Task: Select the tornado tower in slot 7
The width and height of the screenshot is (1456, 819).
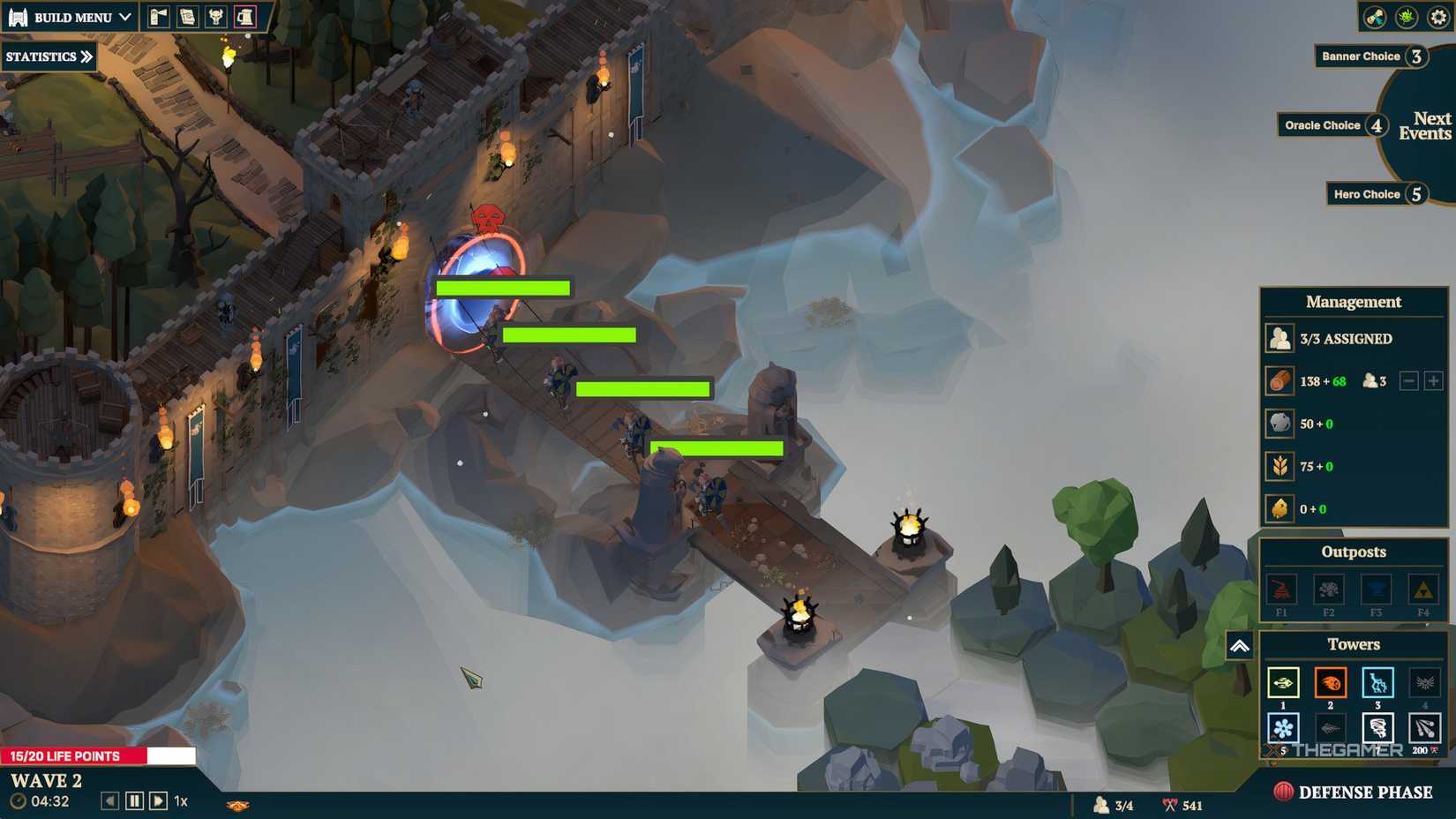Action: (1376, 728)
